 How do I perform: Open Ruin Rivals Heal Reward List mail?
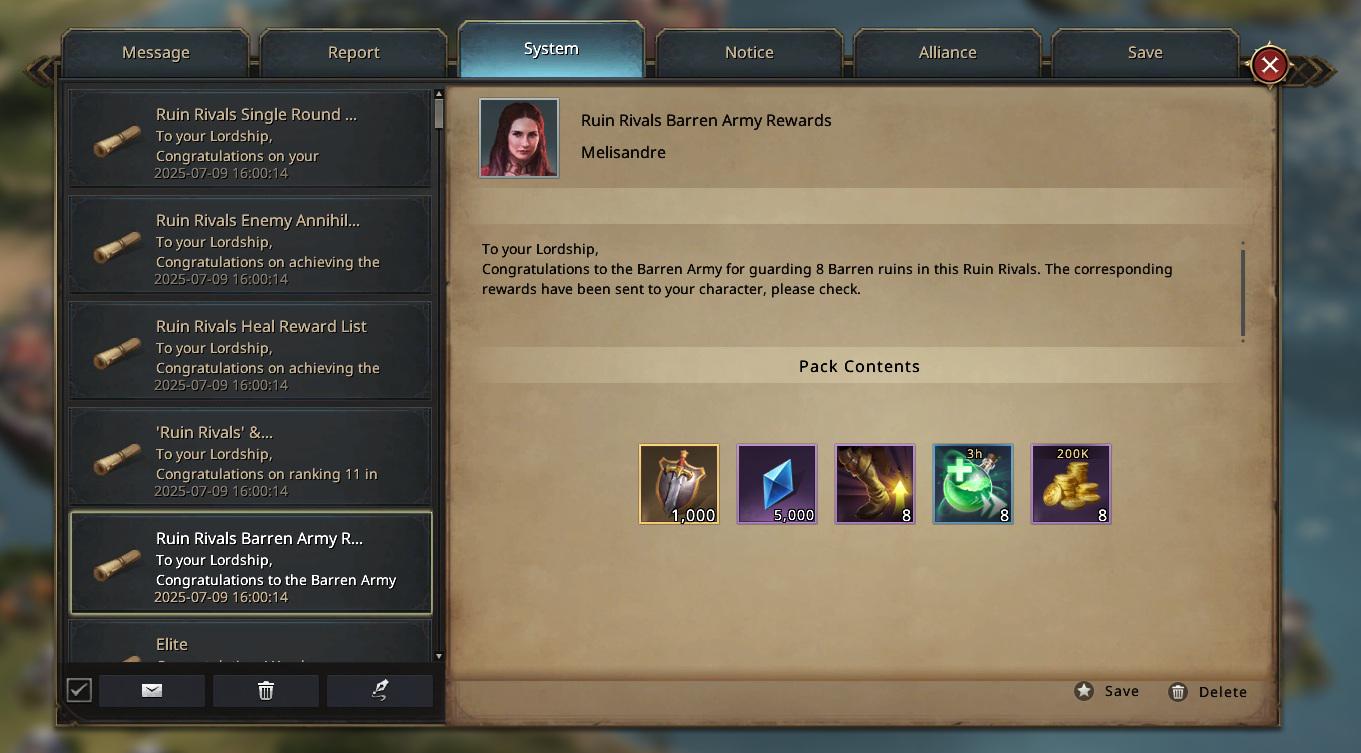tap(250, 351)
